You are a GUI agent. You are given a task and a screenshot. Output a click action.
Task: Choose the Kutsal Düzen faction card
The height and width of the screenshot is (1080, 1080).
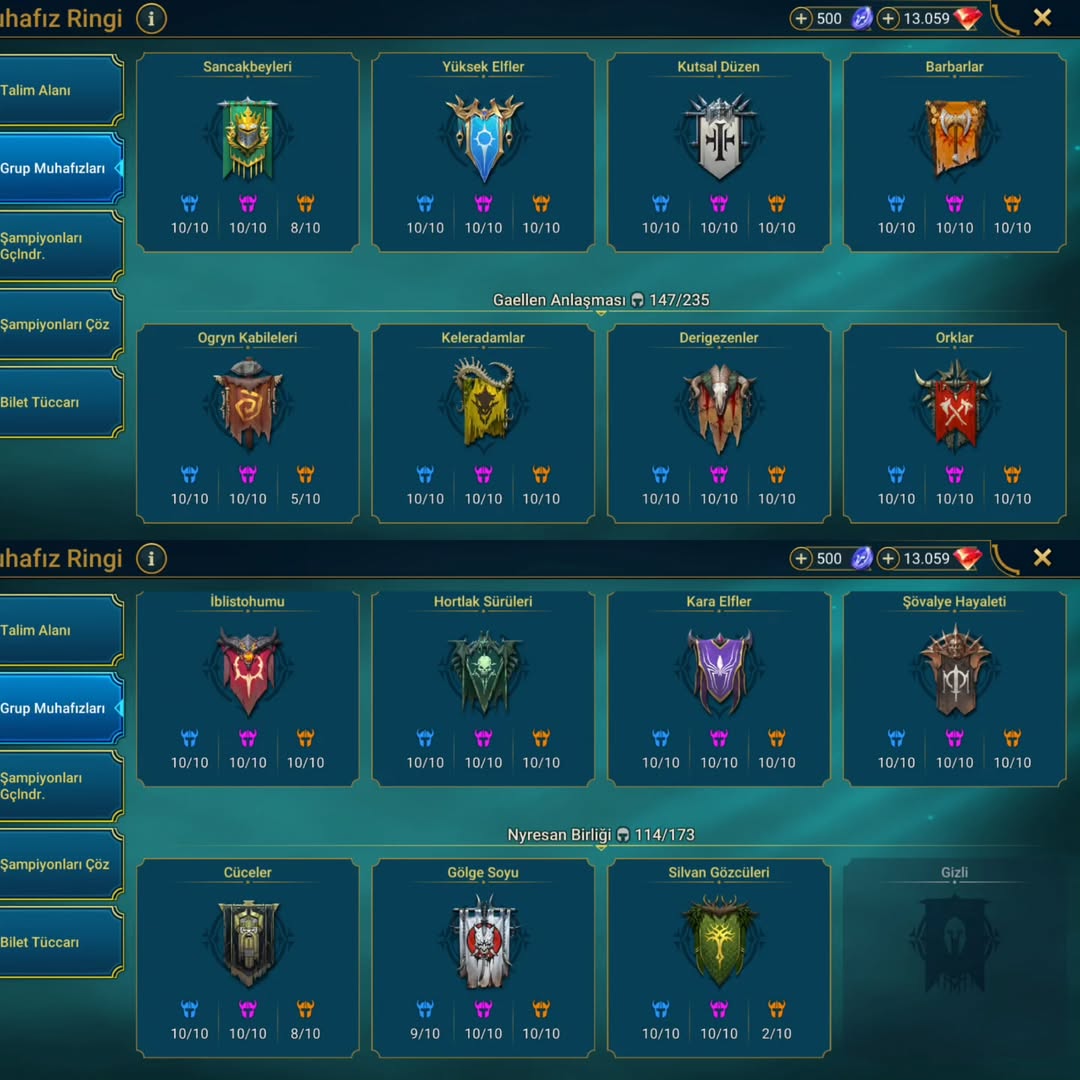719,140
